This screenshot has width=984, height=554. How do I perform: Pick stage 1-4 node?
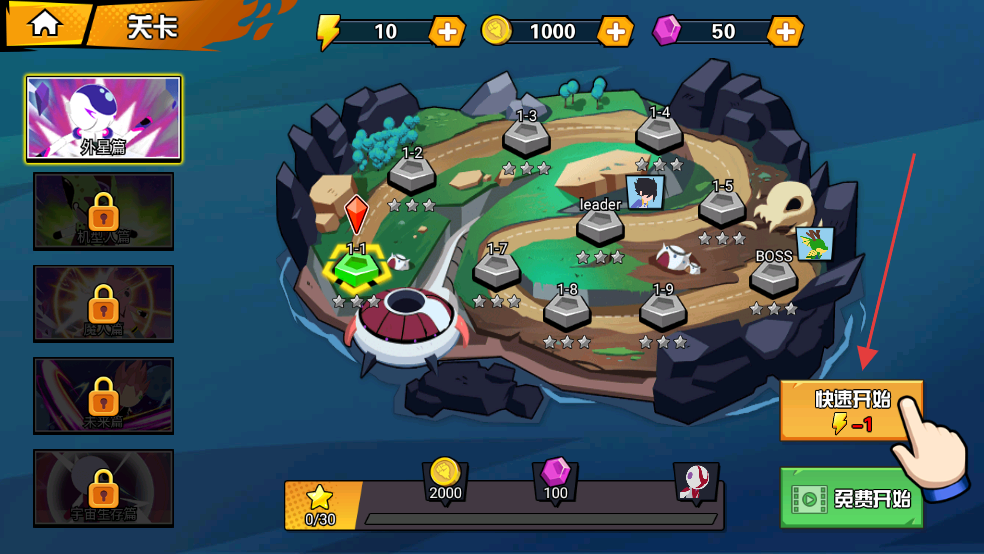click(659, 134)
